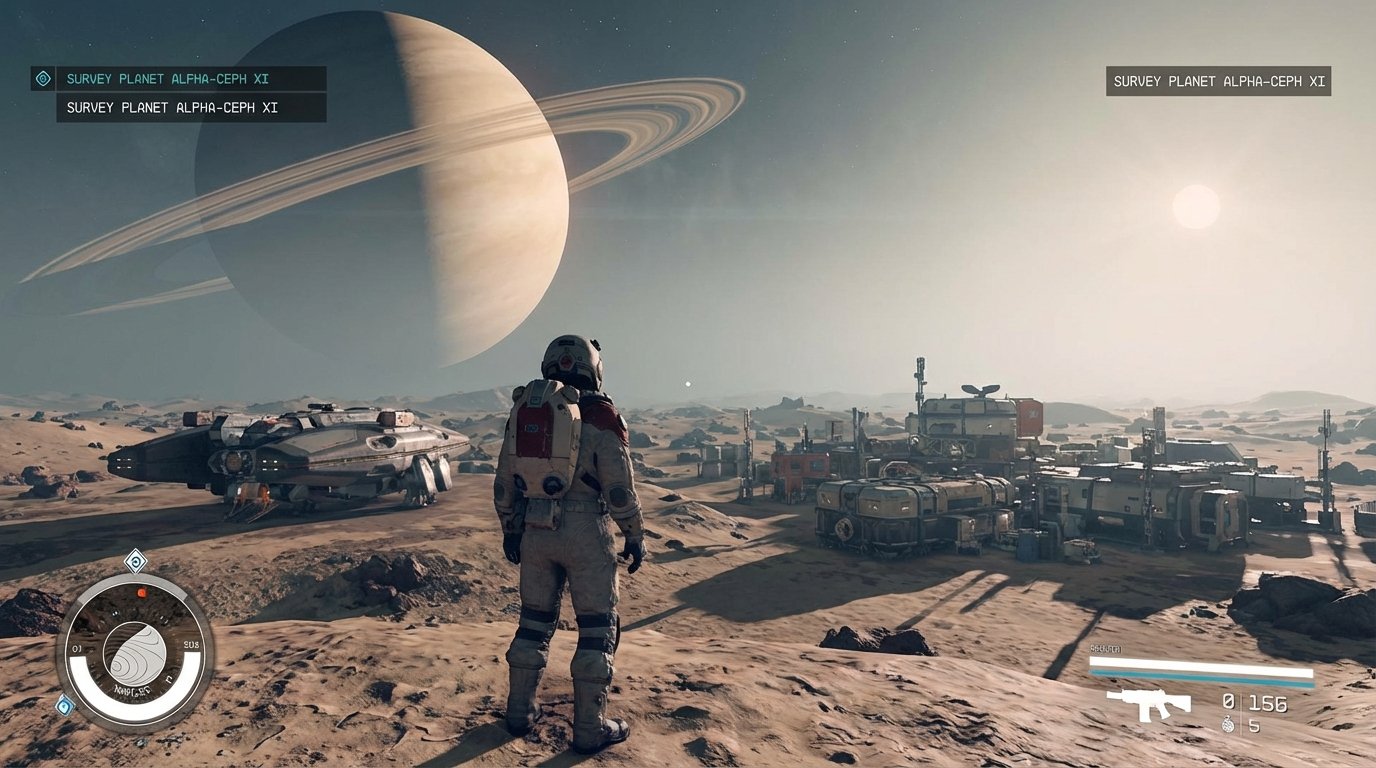Click the compass heading reading 205
This screenshot has width=1376, height=768.
tap(190, 642)
